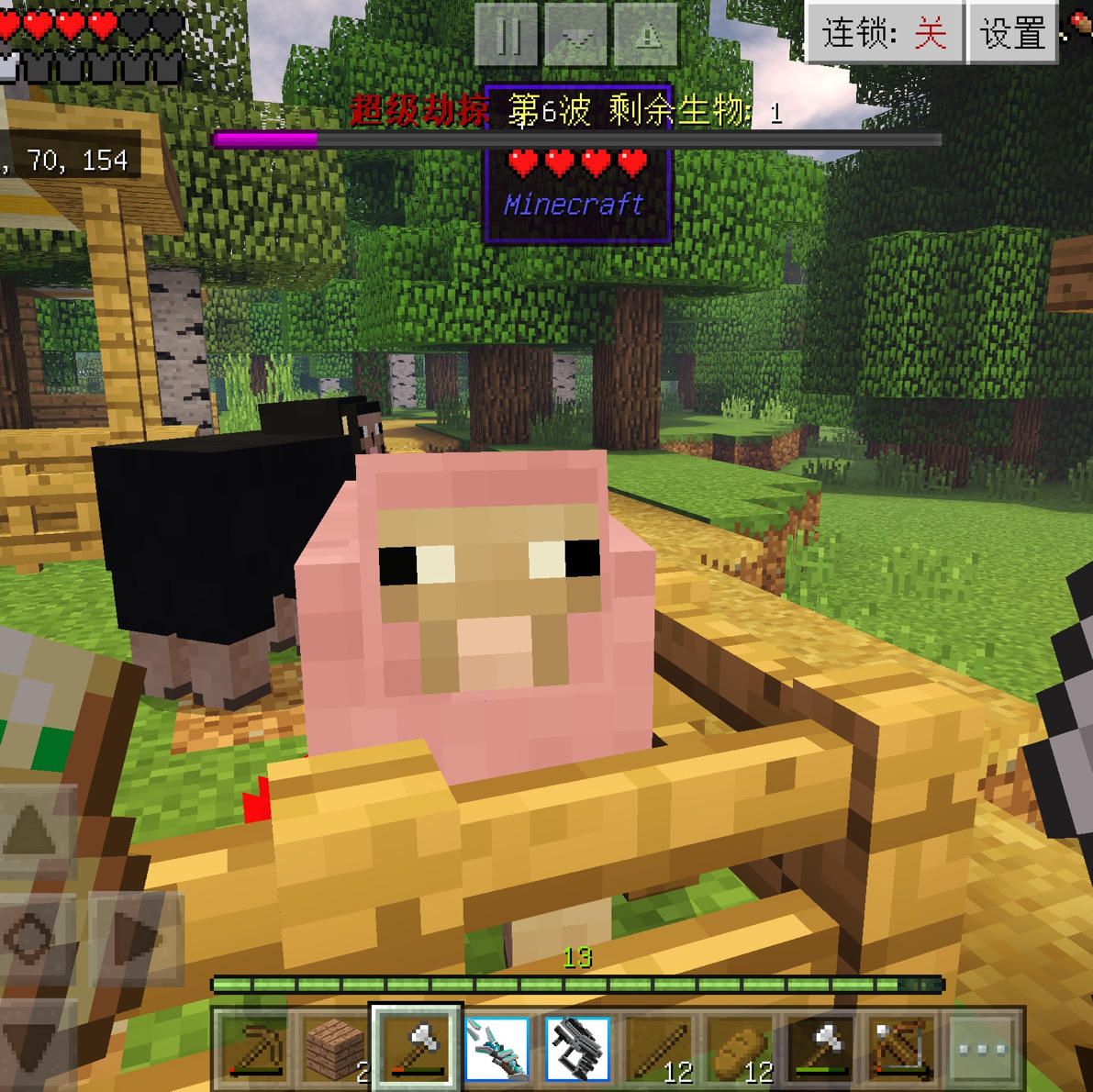The image size is (1093, 1092).
Task: Click the warning triangle button at top
Action: (646, 35)
